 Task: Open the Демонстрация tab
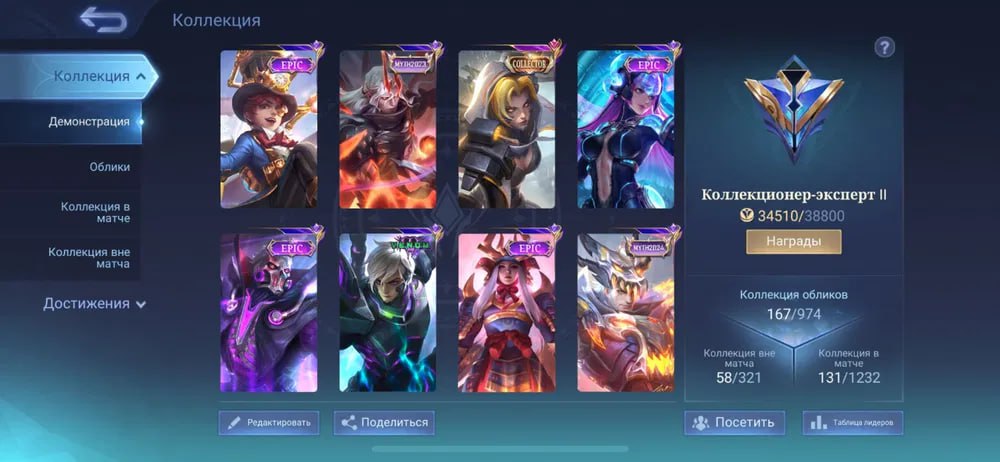click(89, 122)
